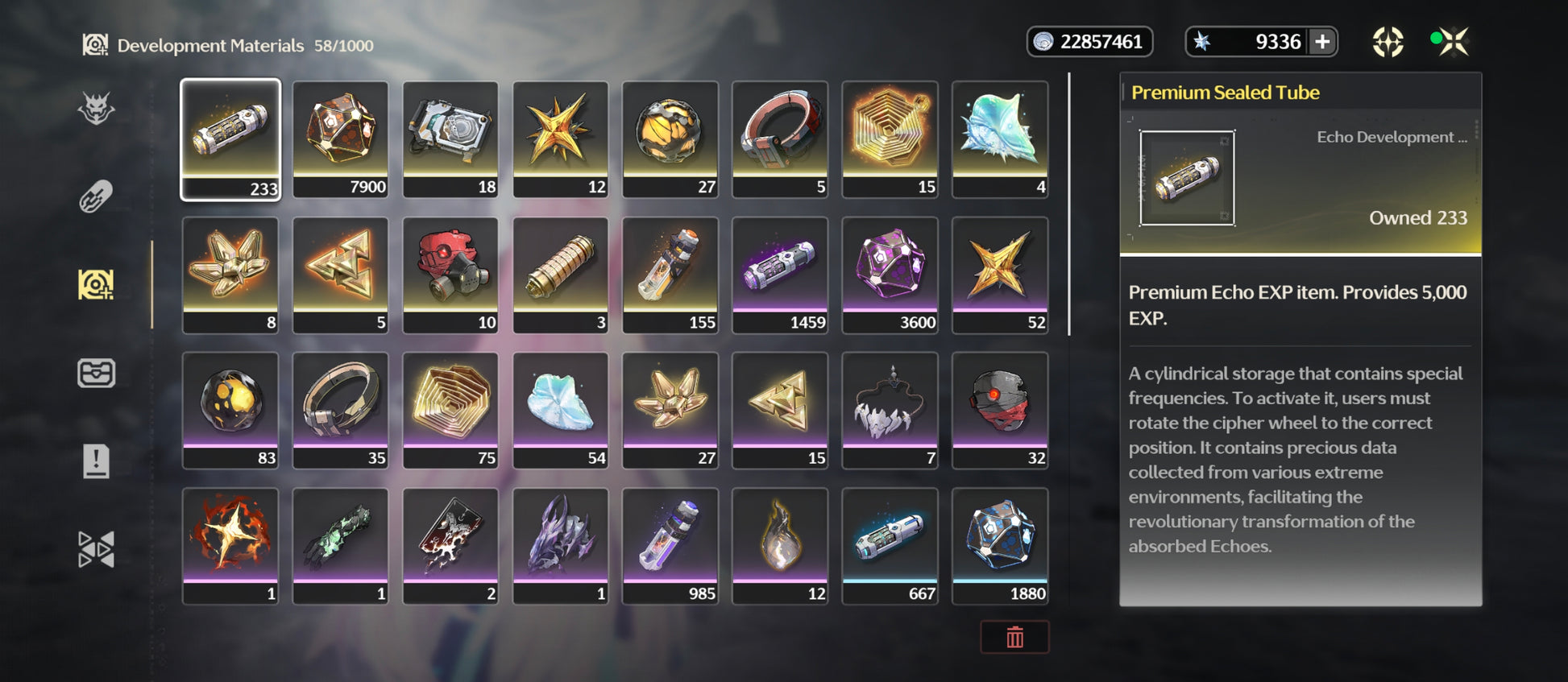This screenshot has height=682, width=1568.
Task: Open the circular target icon beside currency
Action: (1388, 42)
